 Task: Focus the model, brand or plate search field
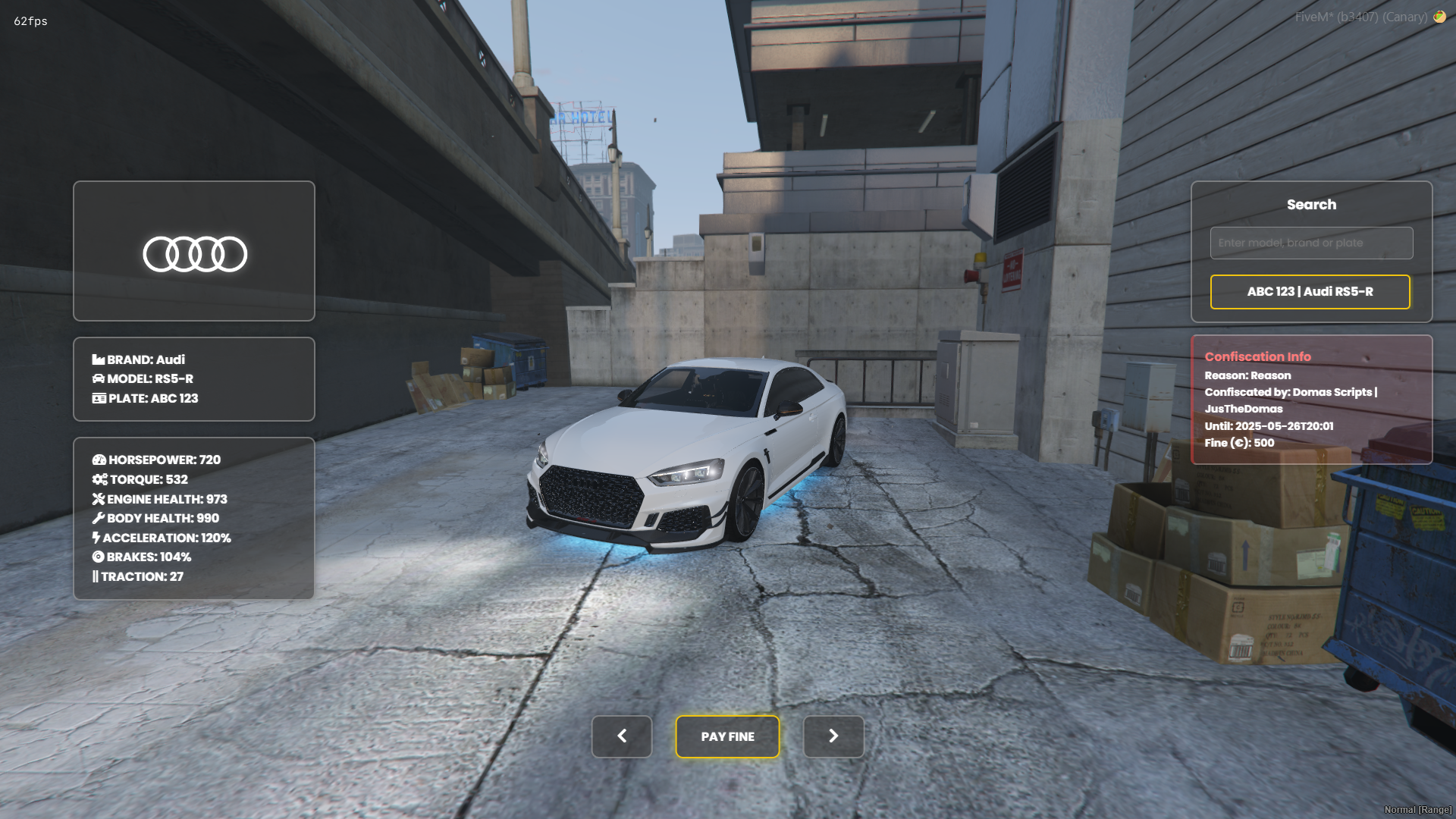pos(1311,243)
